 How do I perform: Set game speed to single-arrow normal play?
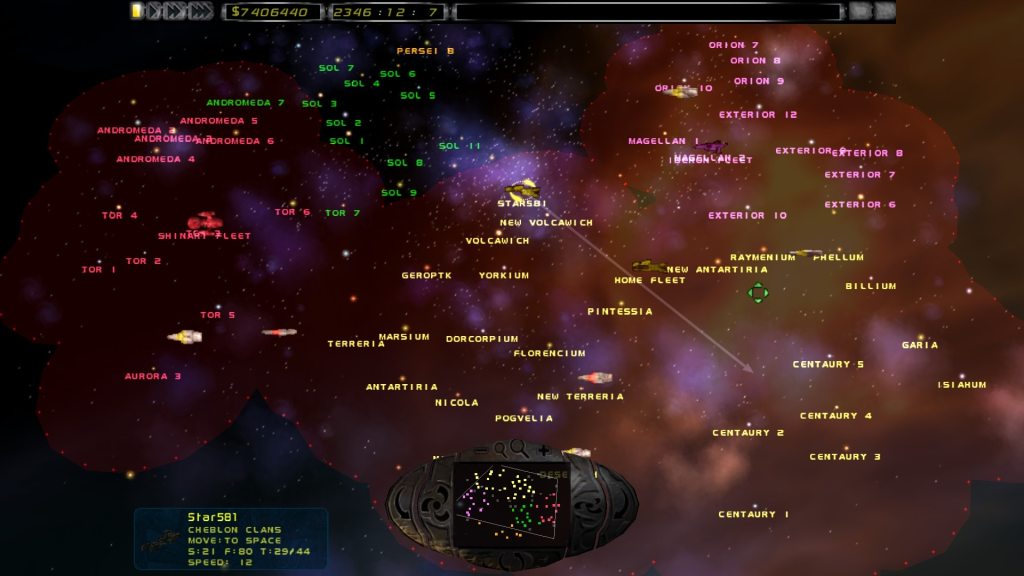point(154,11)
